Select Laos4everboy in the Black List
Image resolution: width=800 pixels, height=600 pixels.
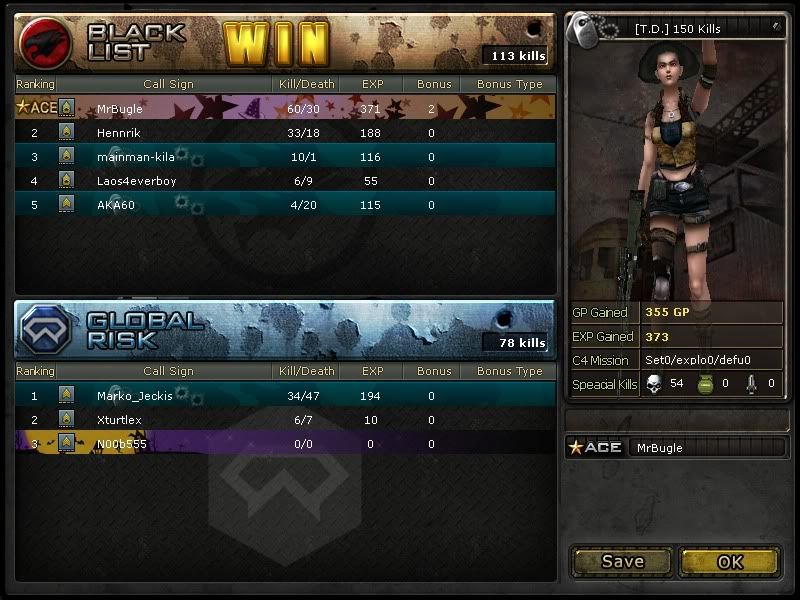[285, 181]
